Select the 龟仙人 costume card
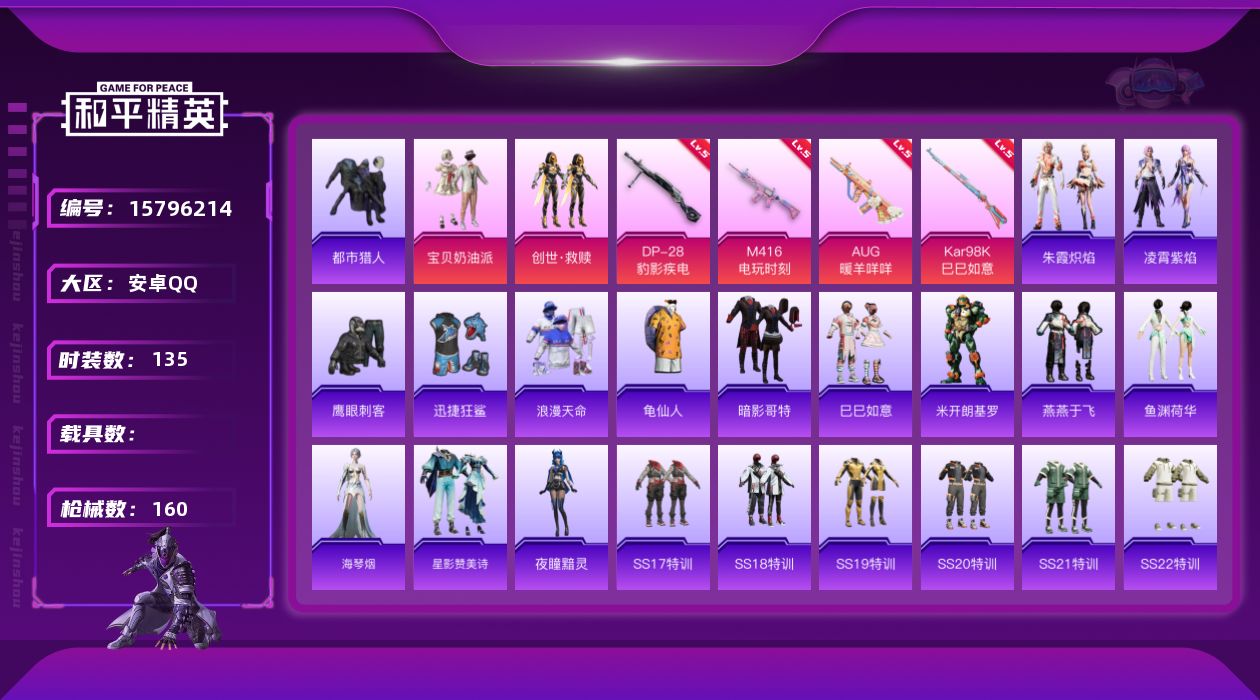The width and height of the screenshot is (1260, 700). click(x=663, y=364)
